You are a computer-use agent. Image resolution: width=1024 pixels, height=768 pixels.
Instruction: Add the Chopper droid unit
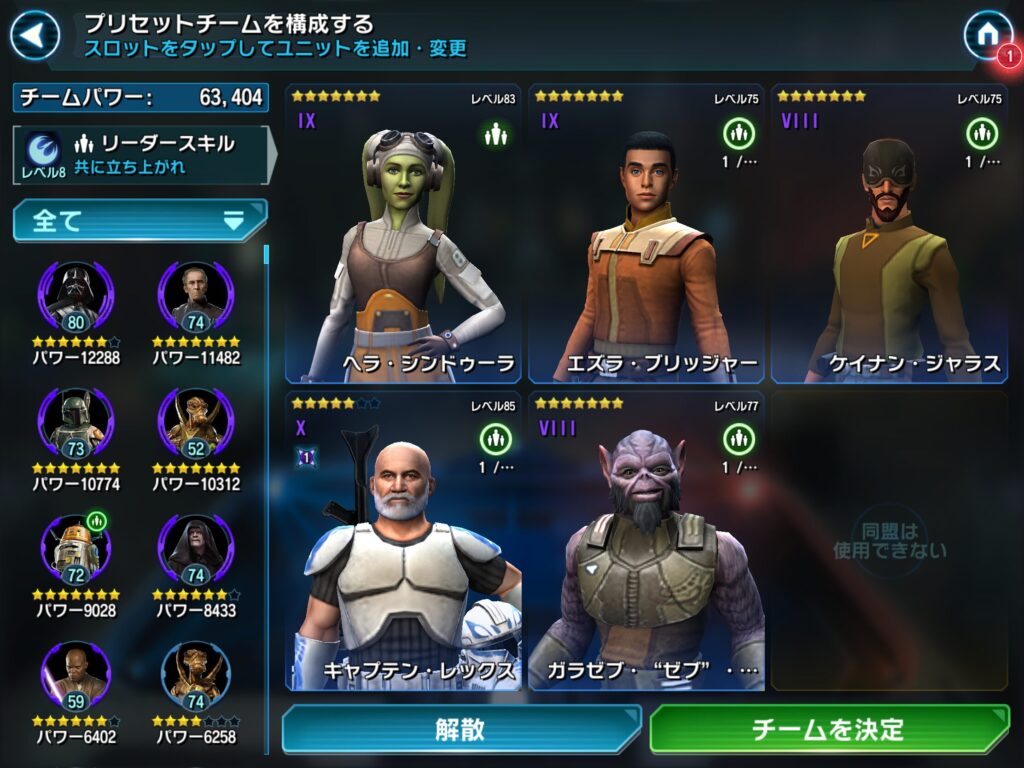76,550
